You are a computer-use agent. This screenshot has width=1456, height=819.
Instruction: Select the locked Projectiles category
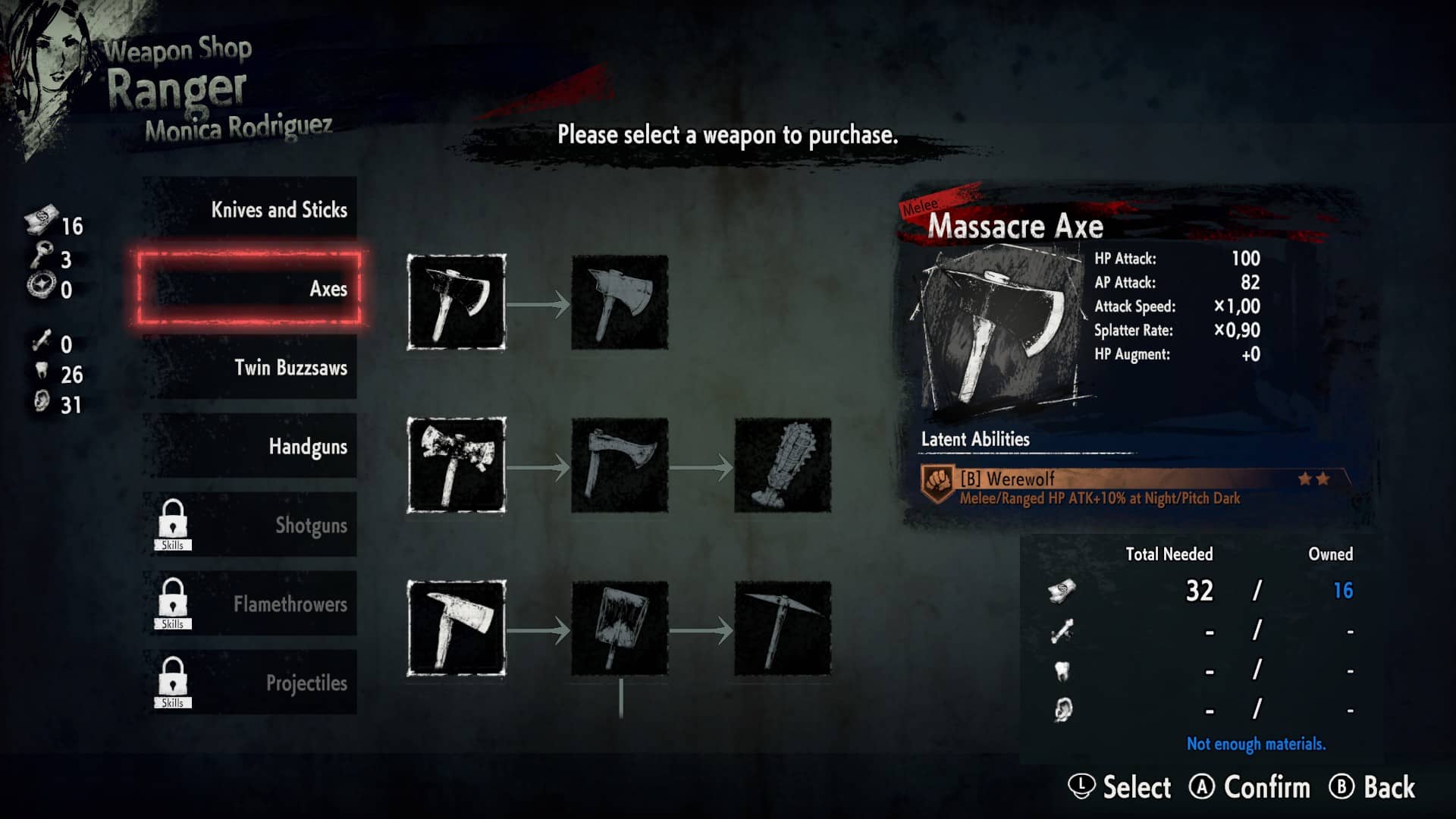click(x=250, y=682)
